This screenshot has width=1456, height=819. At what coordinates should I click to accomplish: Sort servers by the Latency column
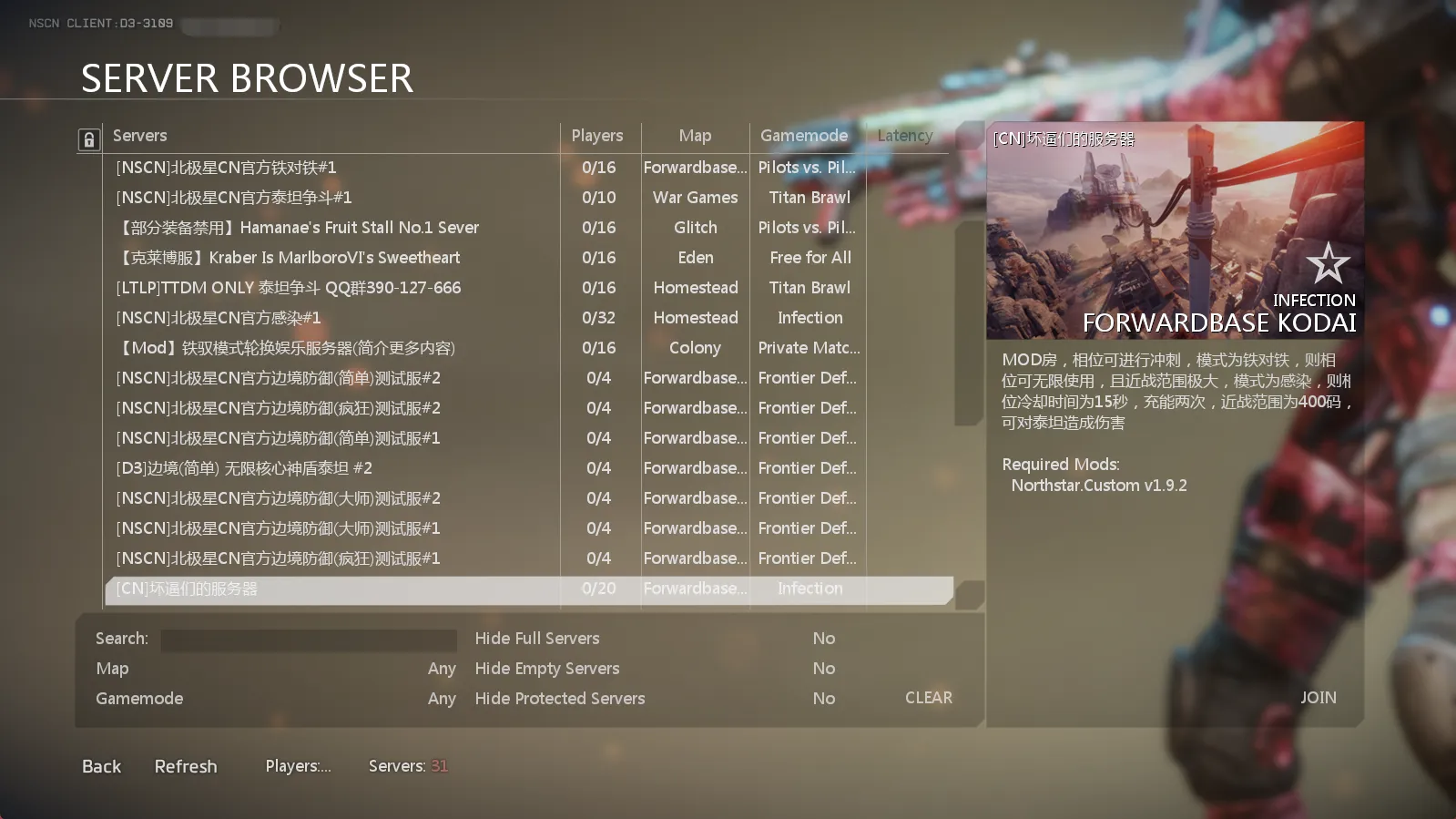(903, 135)
